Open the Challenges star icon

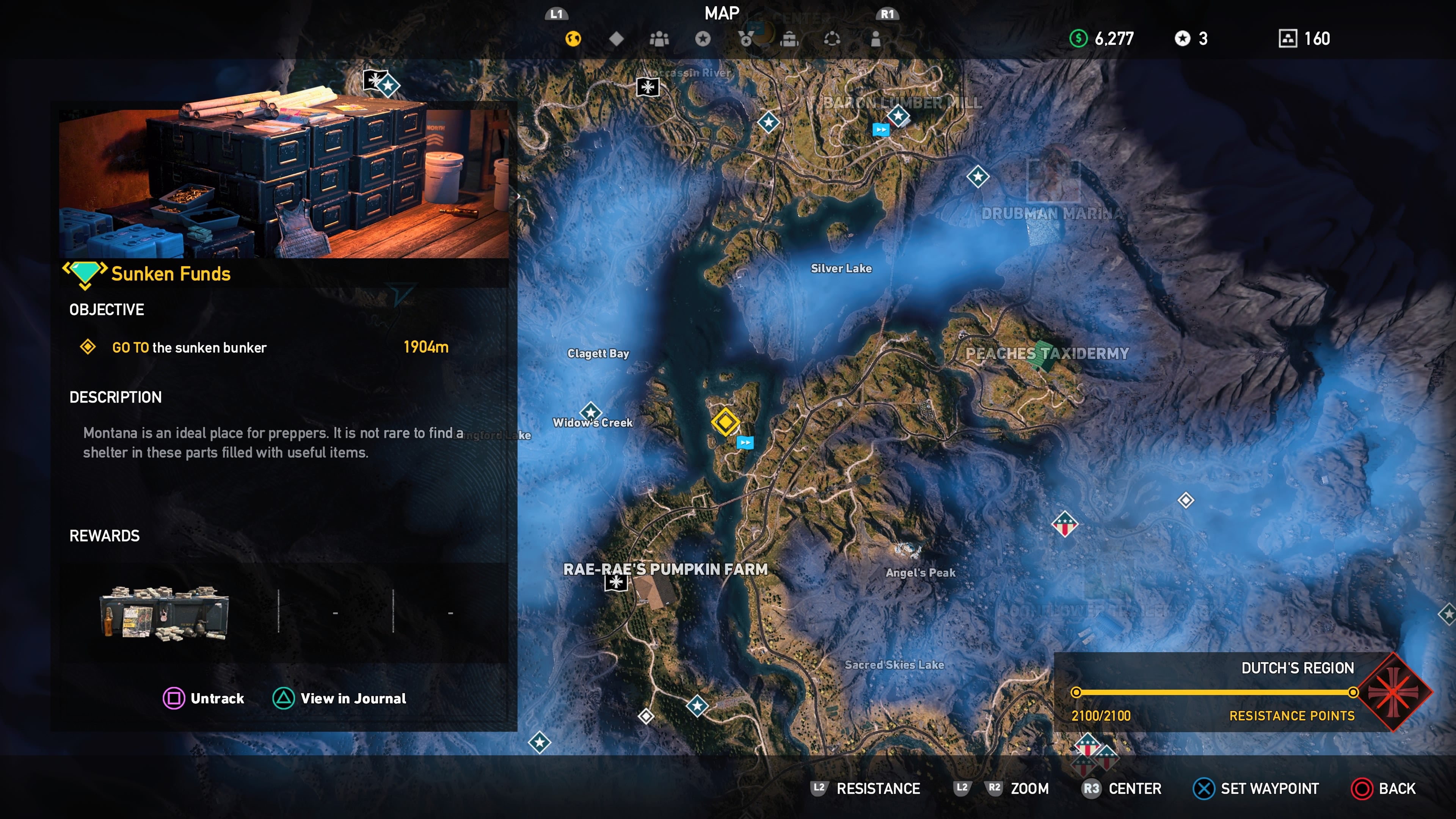pos(703,38)
